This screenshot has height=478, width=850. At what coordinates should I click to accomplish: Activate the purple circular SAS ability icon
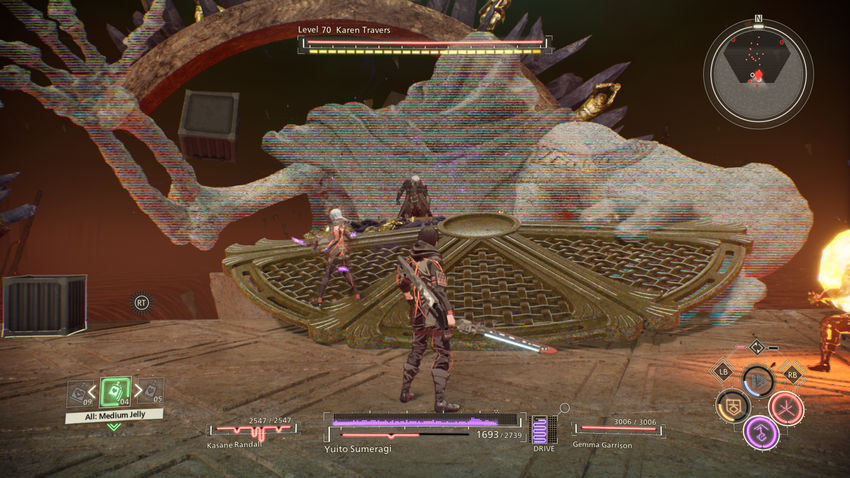763,433
